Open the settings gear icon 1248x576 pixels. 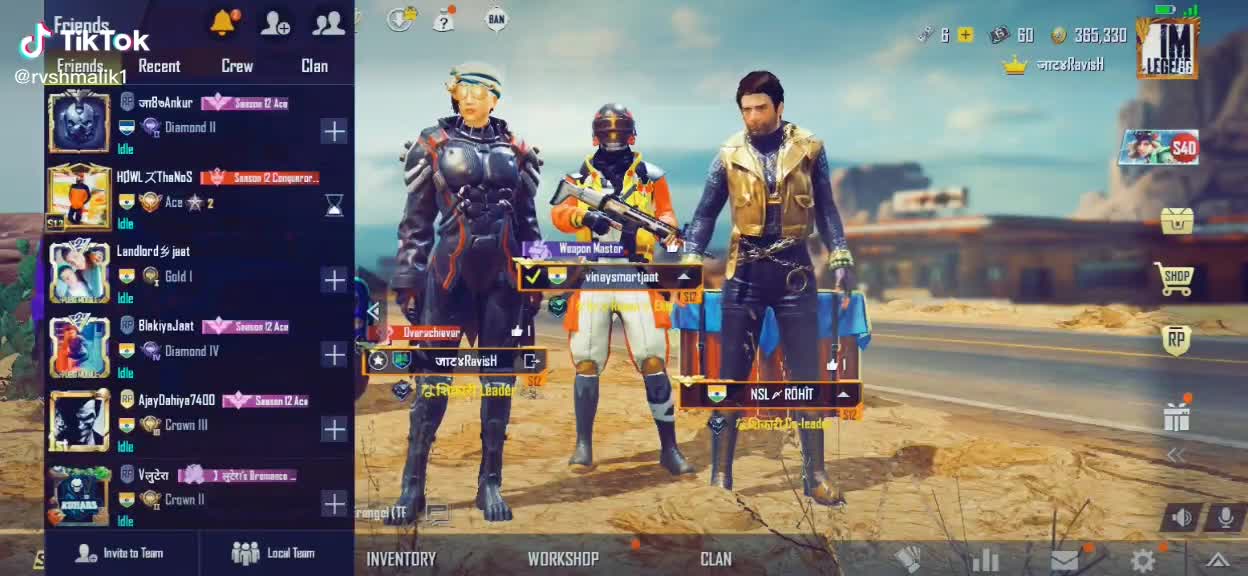1142,560
